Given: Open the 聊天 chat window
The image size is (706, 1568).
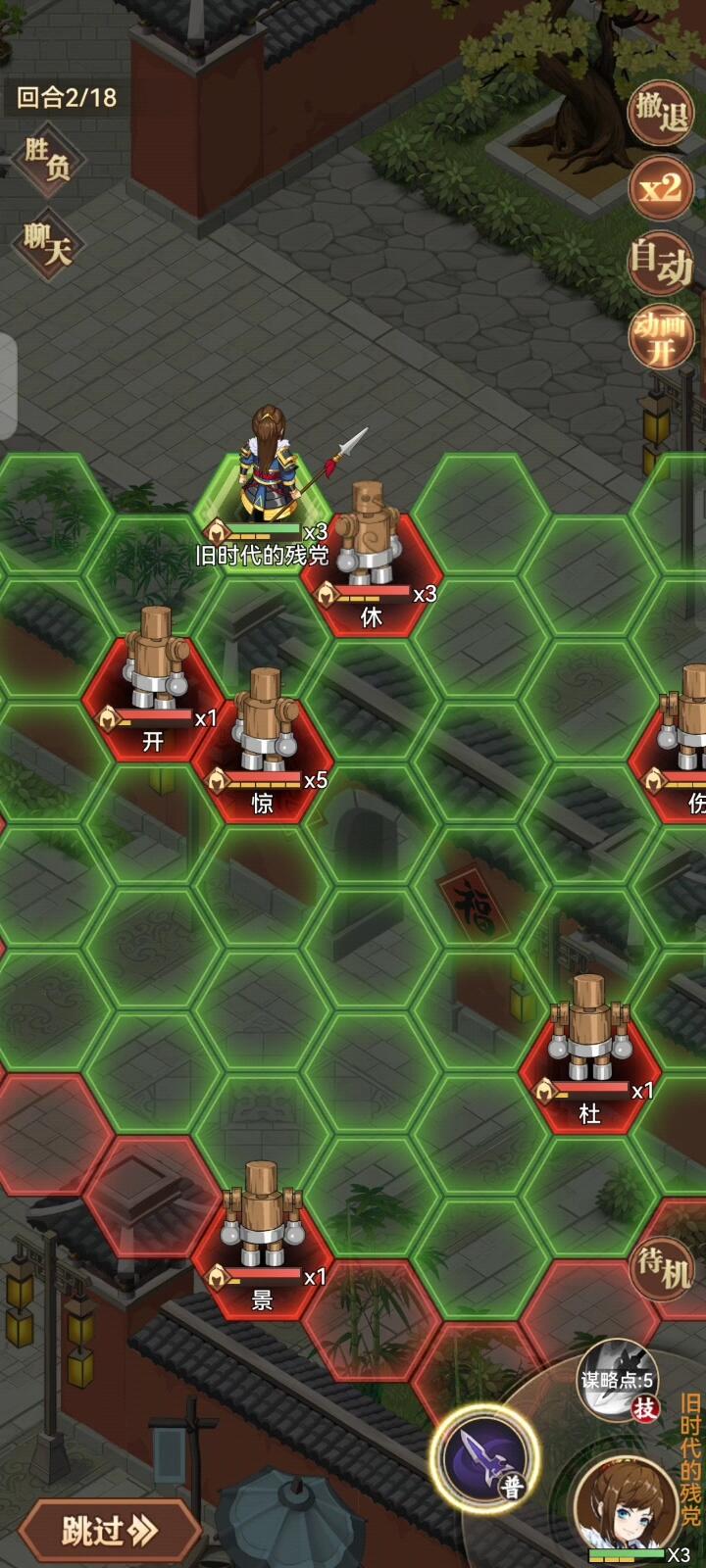Looking at the screenshot, I should point(48,242).
